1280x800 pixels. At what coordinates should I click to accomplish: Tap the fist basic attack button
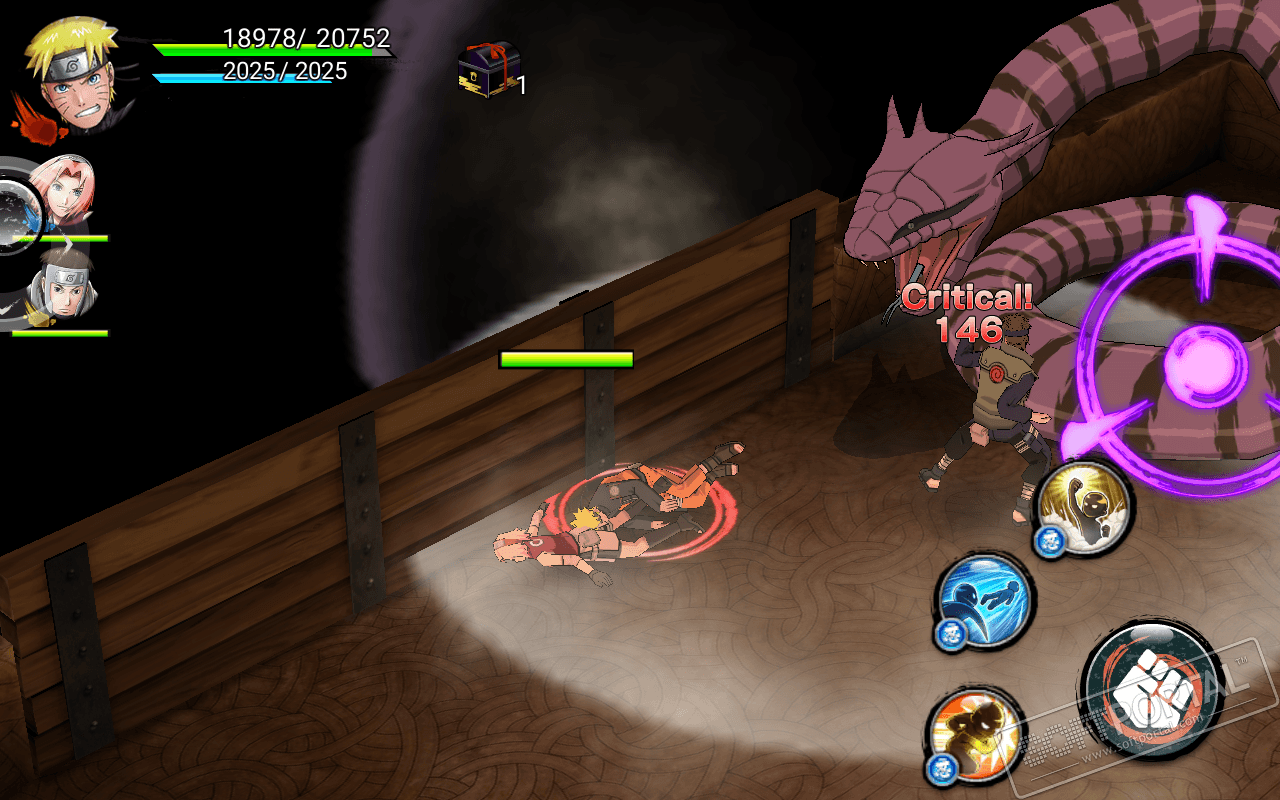tap(1153, 691)
